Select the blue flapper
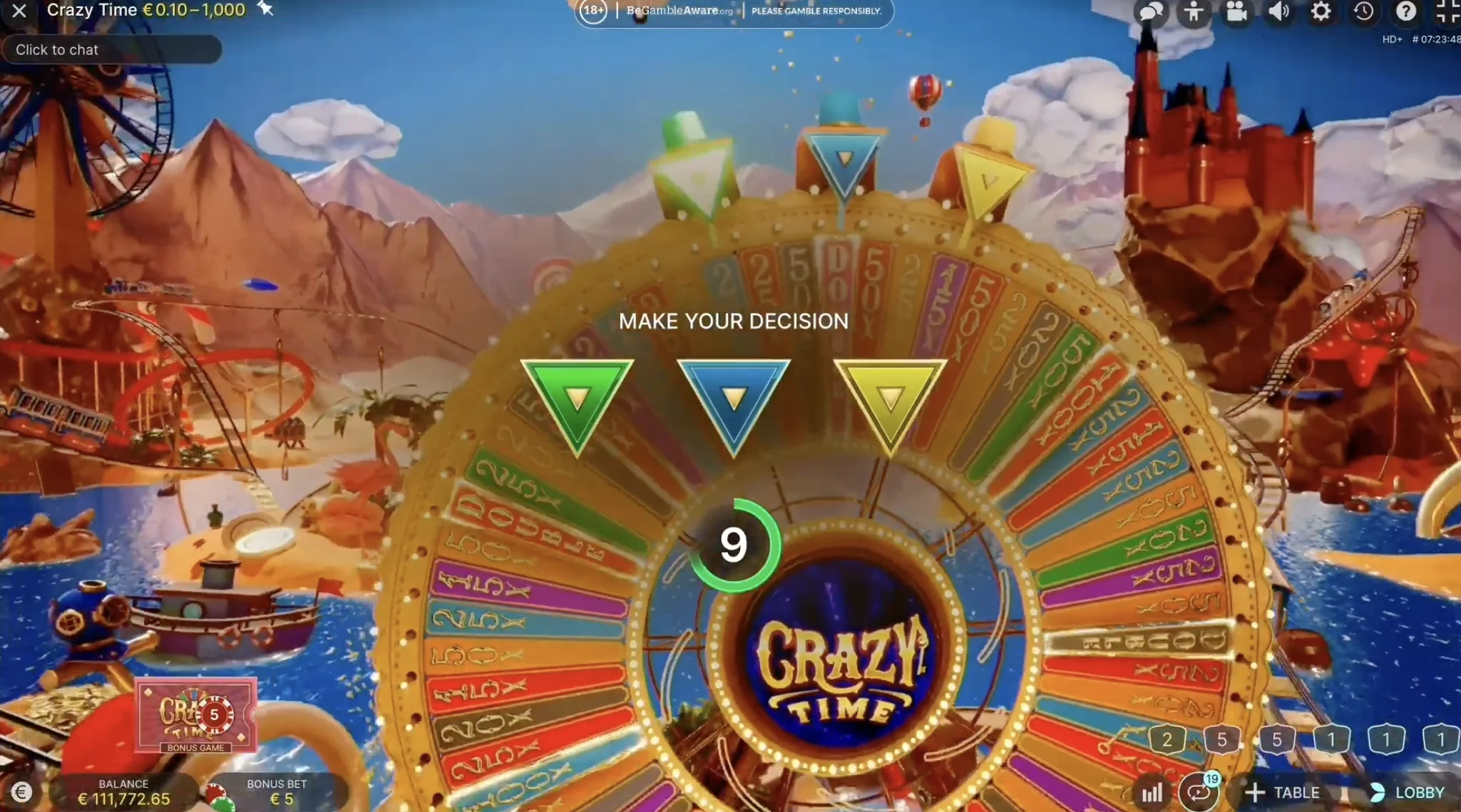 click(x=734, y=399)
